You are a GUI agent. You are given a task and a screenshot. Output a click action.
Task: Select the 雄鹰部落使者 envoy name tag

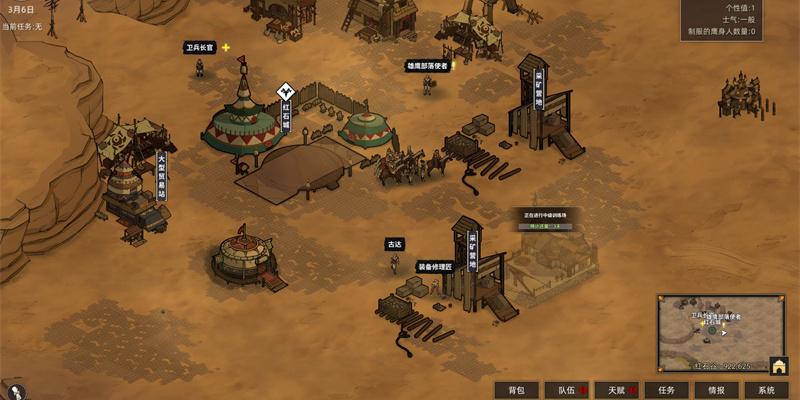click(427, 65)
